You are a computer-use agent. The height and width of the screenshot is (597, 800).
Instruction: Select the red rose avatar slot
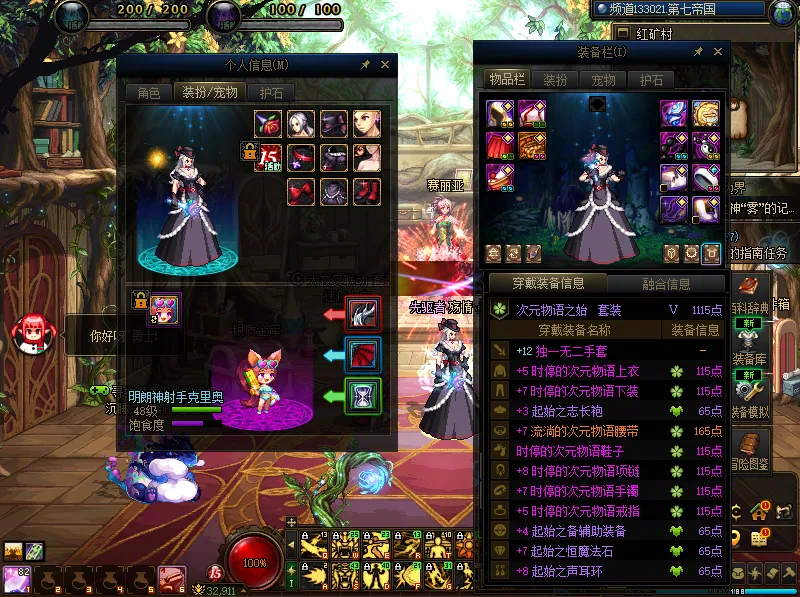pyautogui.click(x=269, y=123)
